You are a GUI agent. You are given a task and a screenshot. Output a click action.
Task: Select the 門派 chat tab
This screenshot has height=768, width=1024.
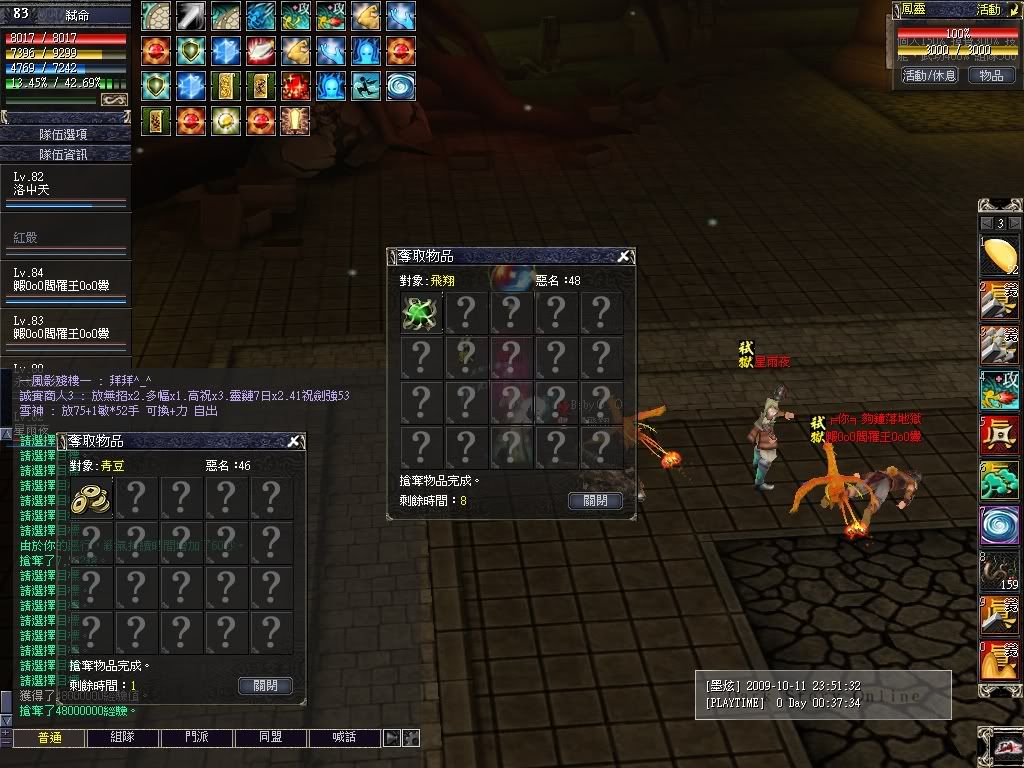(x=197, y=738)
